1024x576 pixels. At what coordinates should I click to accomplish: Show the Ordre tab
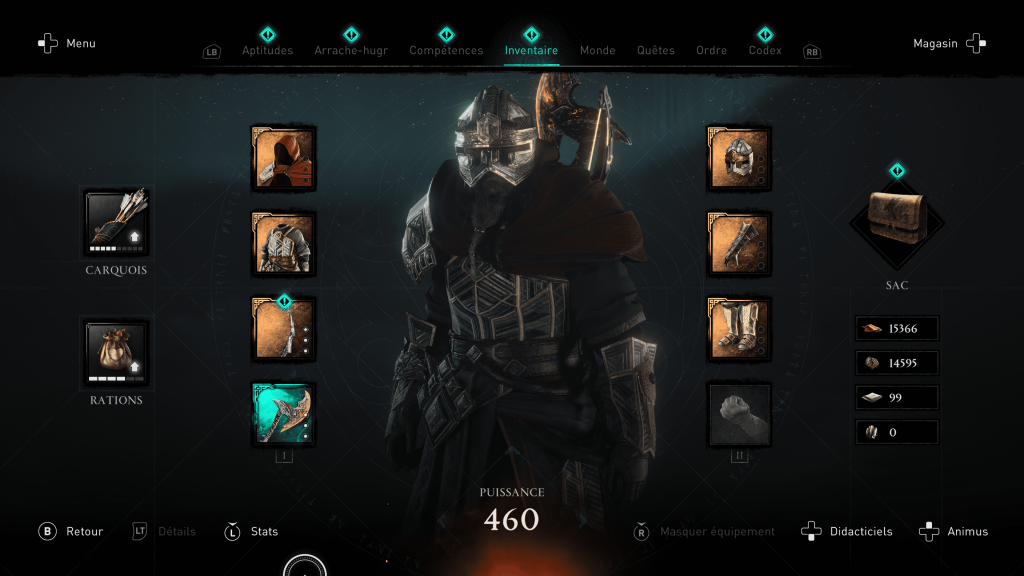(712, 50)
